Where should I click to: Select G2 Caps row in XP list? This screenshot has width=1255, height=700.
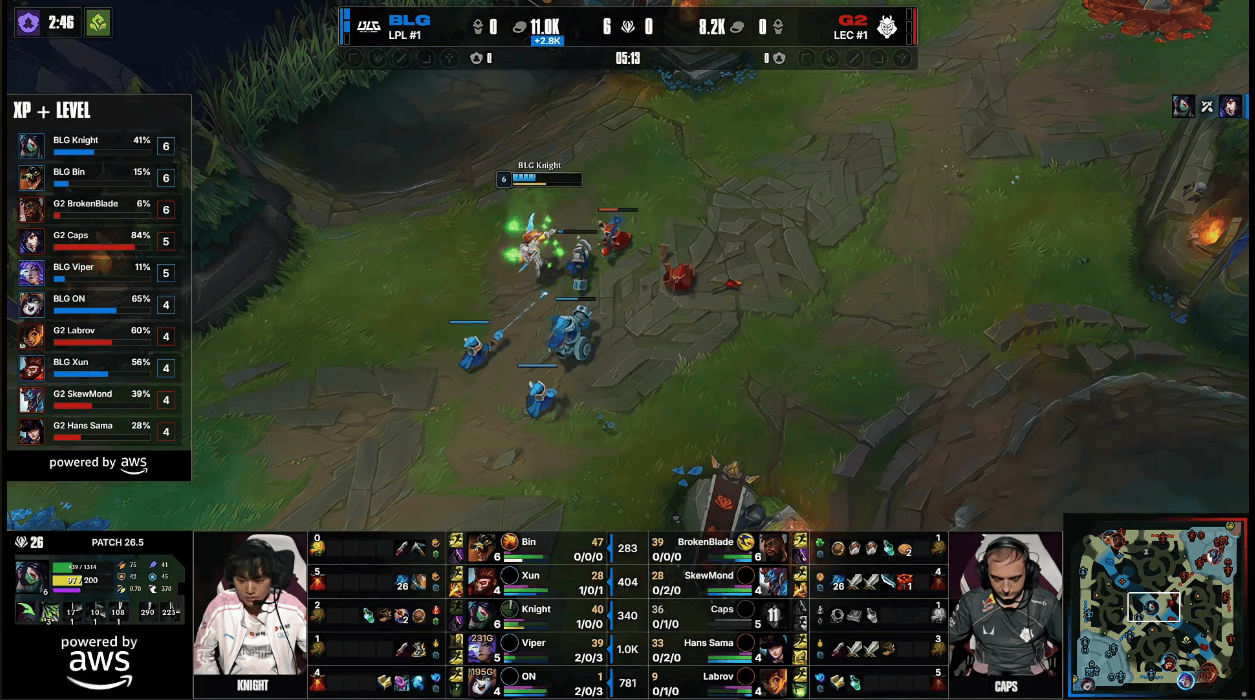(95, 241)
